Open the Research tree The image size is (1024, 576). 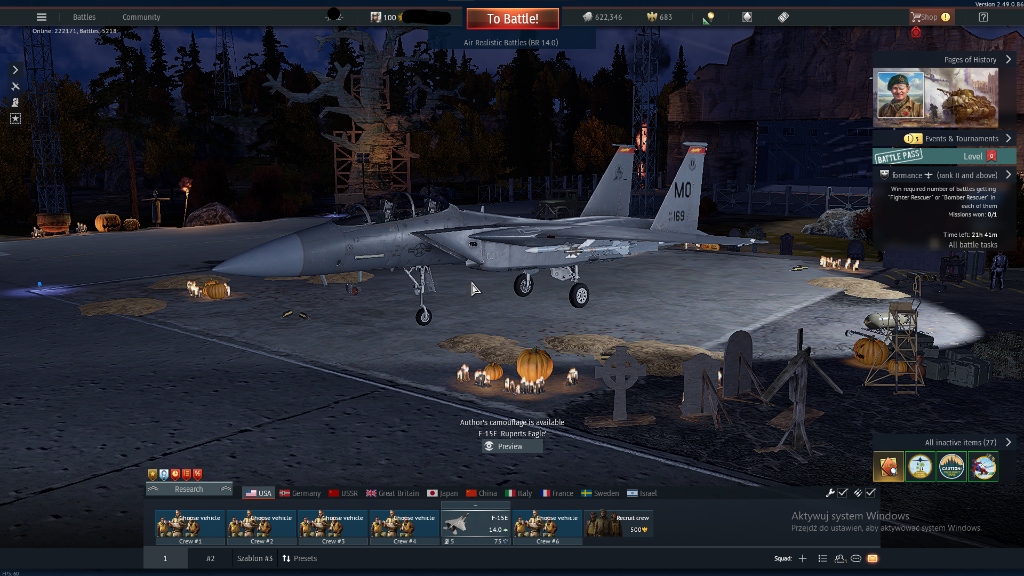click(x=189, y=489)
